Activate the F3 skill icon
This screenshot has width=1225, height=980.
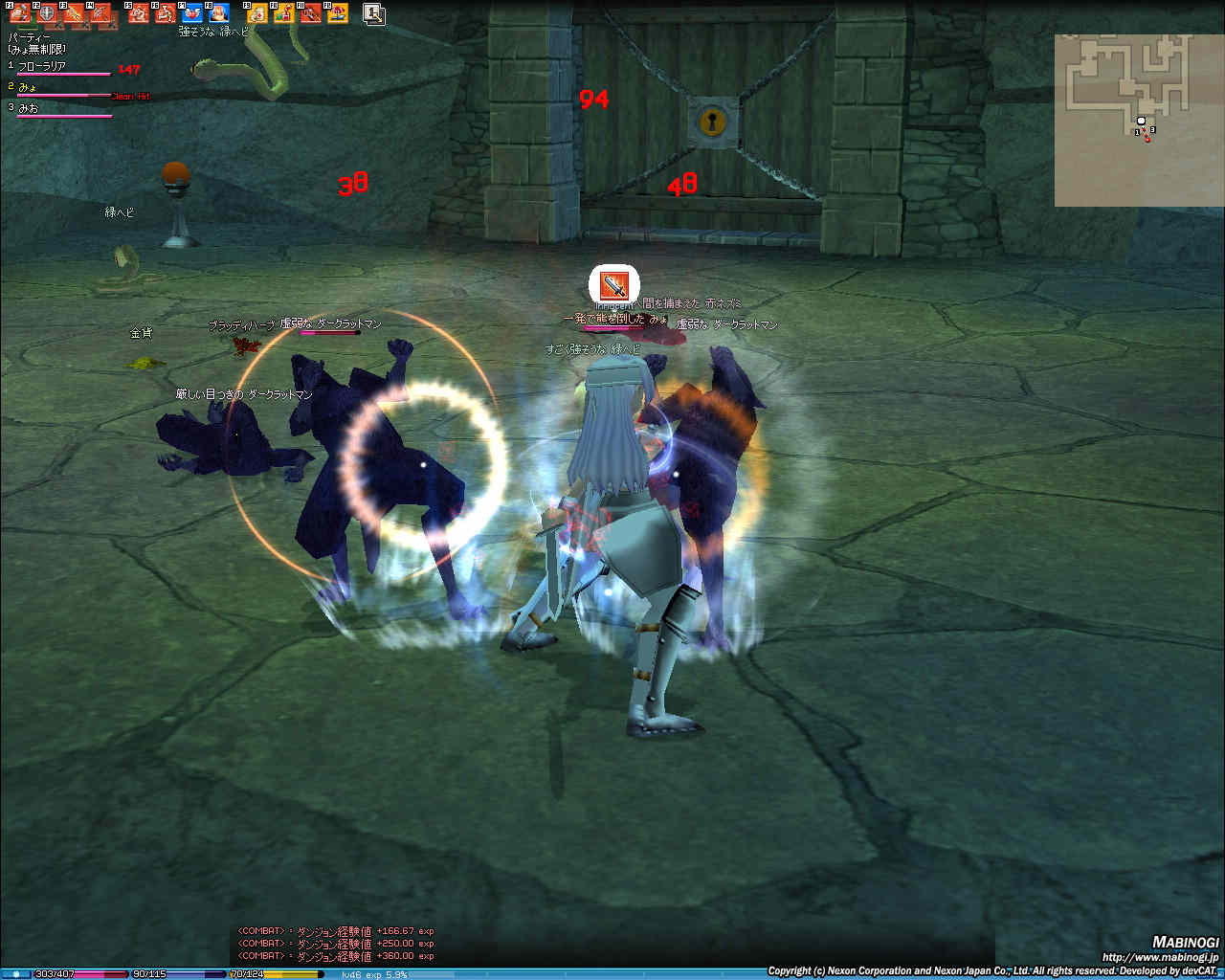[75, 13]
